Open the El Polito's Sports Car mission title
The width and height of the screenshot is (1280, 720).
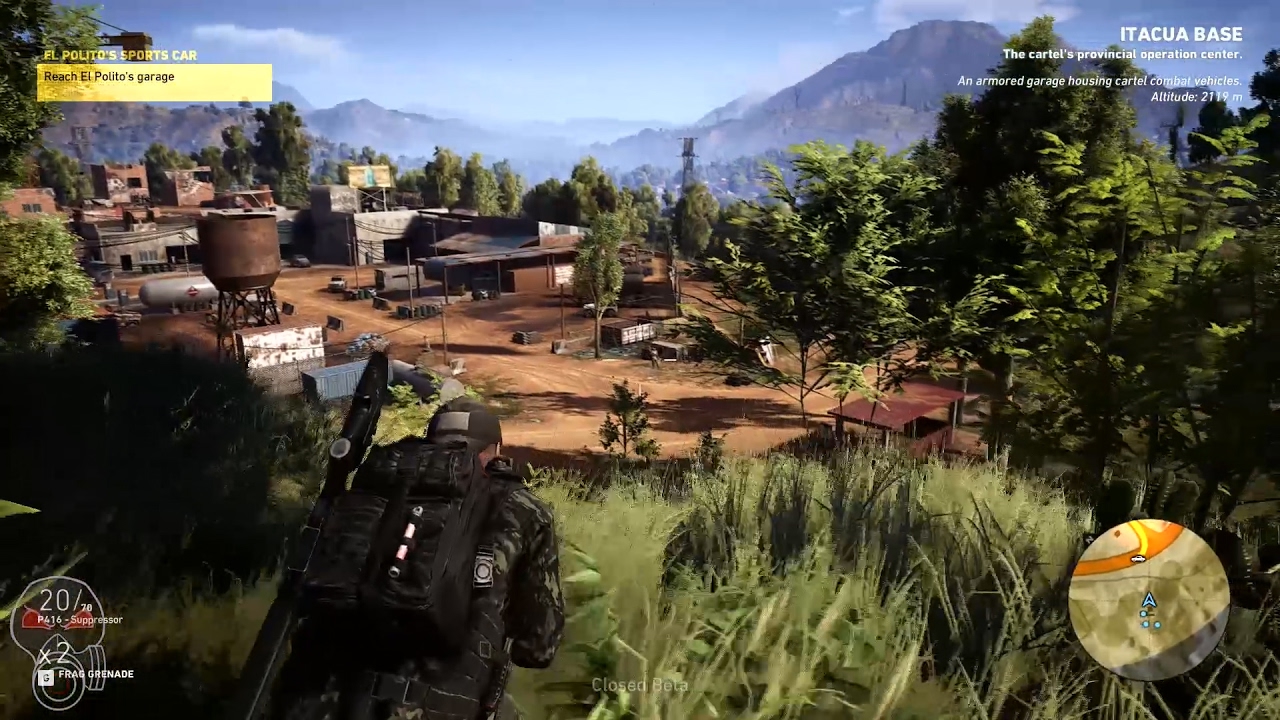click(x=120, y=55)
